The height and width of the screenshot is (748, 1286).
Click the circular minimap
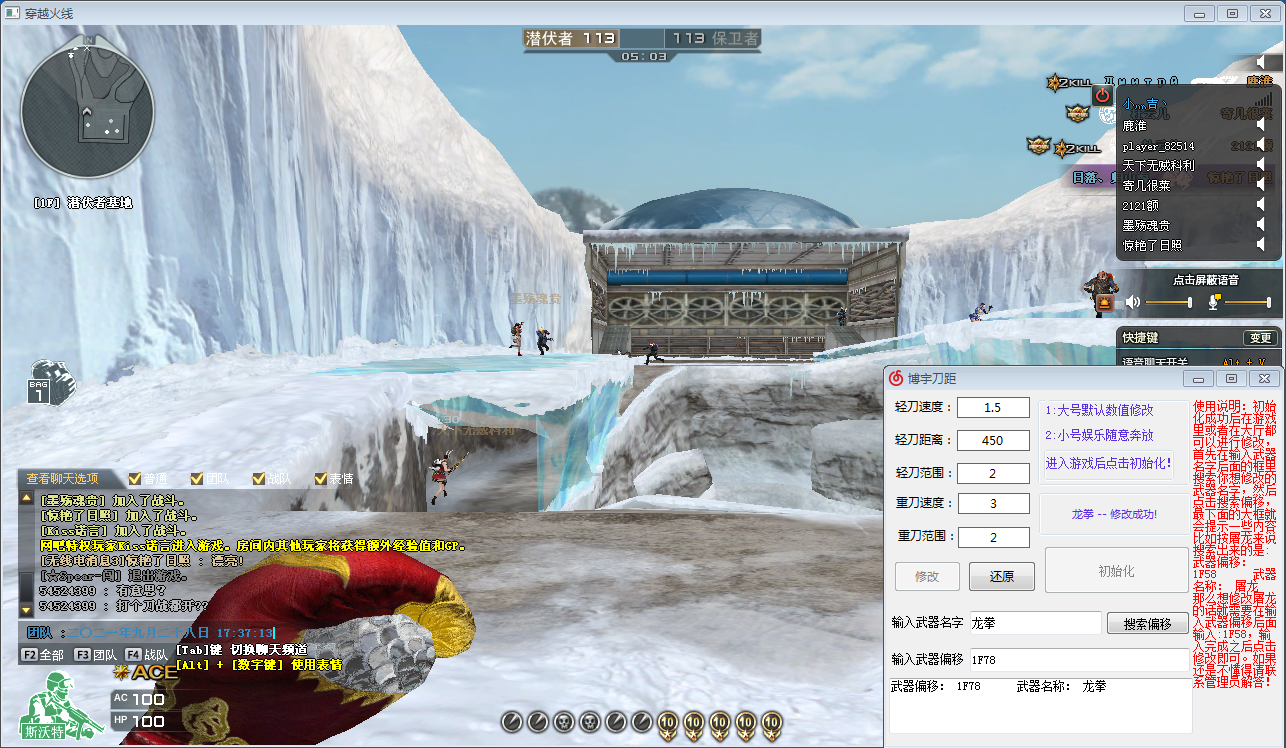[x=88, y=112]
